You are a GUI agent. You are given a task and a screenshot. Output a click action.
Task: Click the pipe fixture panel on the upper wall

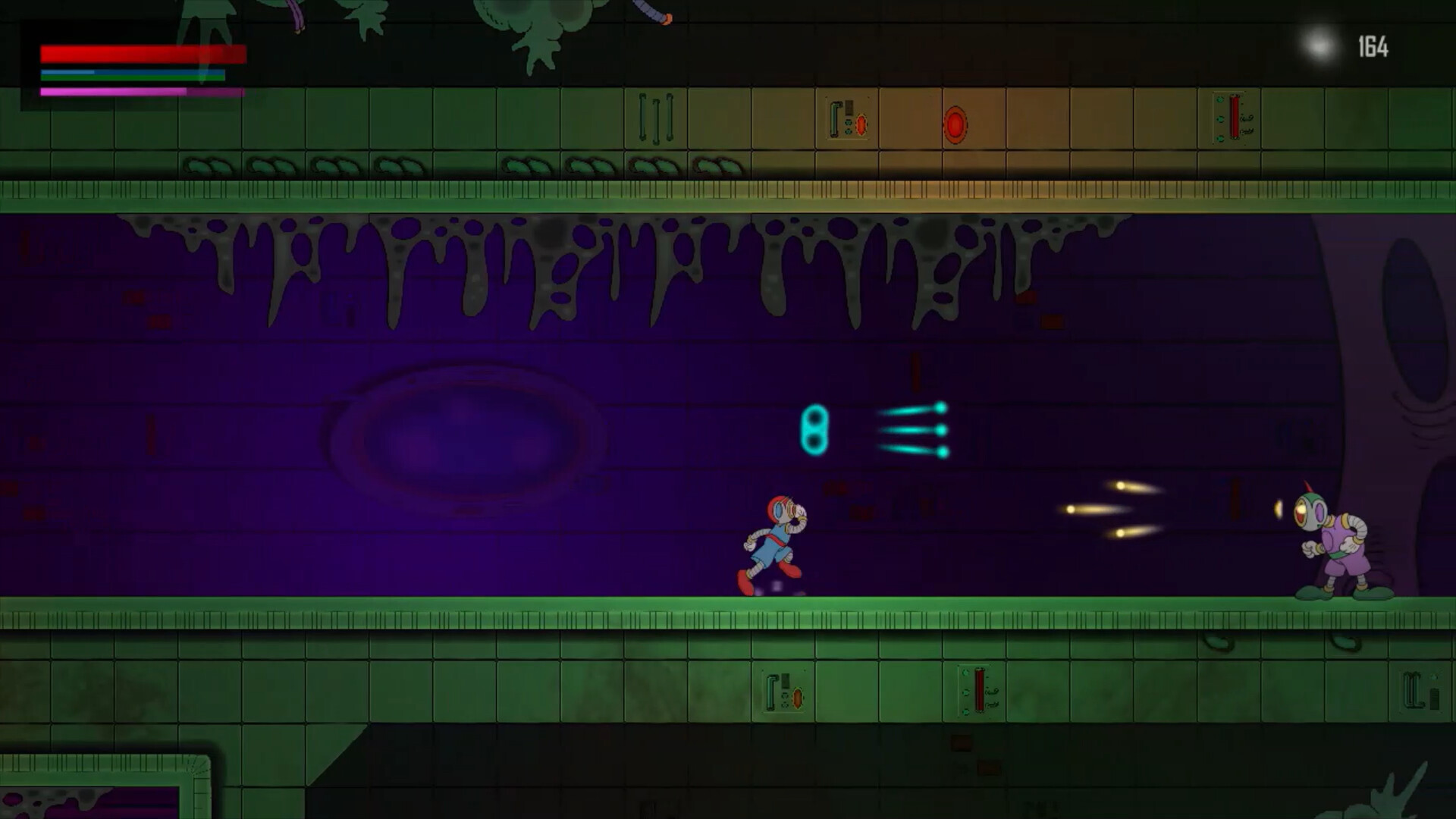coord(848,121)
